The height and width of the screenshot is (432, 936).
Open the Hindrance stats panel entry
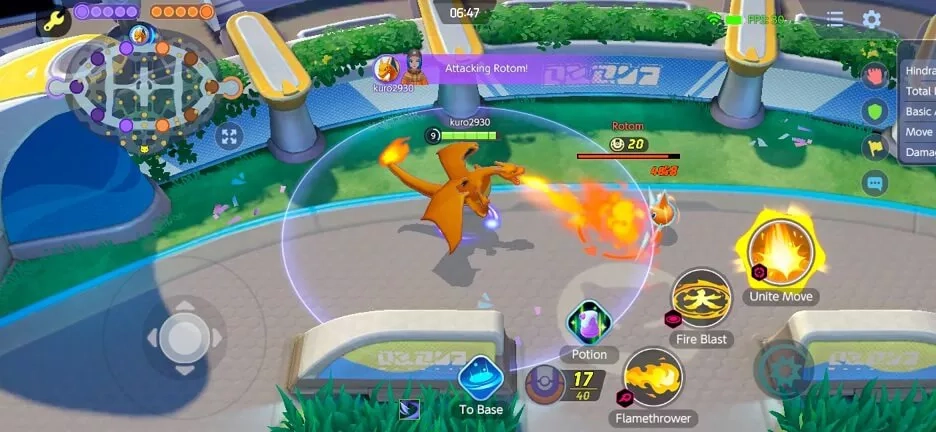pyautogui.click(x=919, y=71)
